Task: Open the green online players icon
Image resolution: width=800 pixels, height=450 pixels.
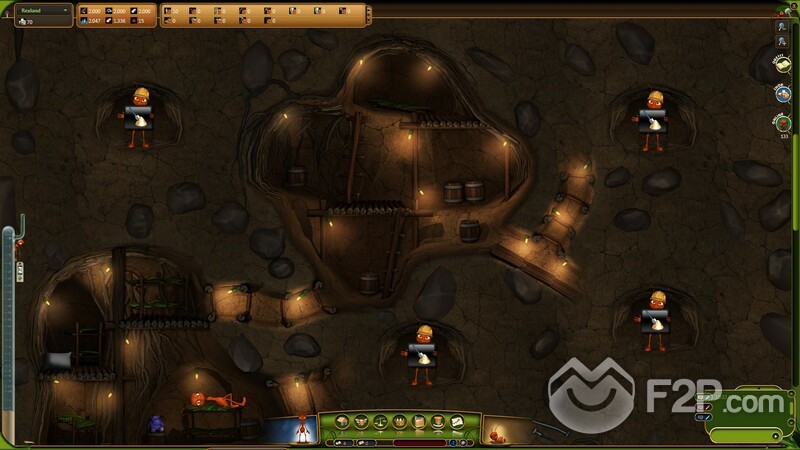Action: (782, 122)
